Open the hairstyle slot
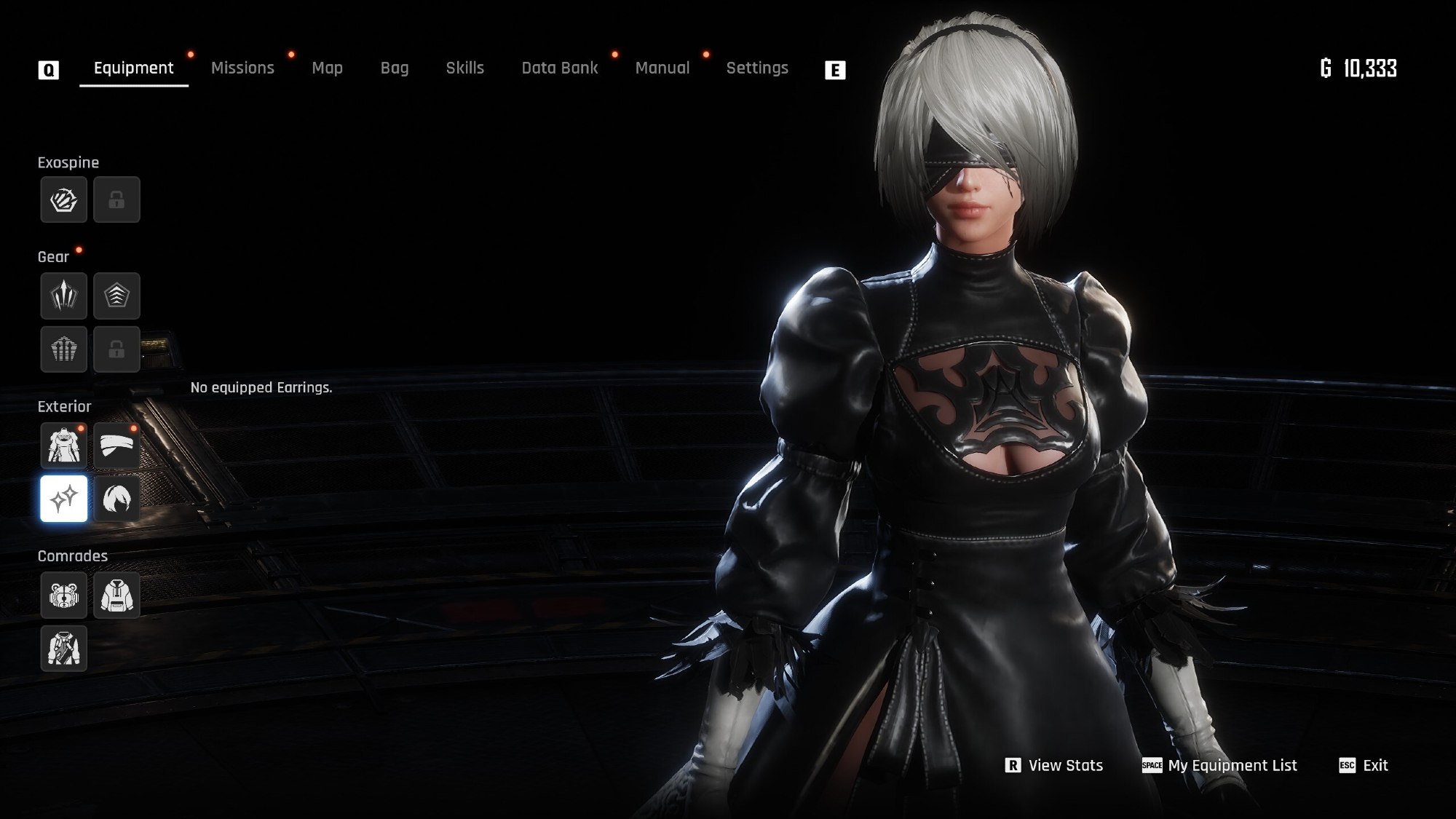This screenshot has width=1456, height=819. 116,499
